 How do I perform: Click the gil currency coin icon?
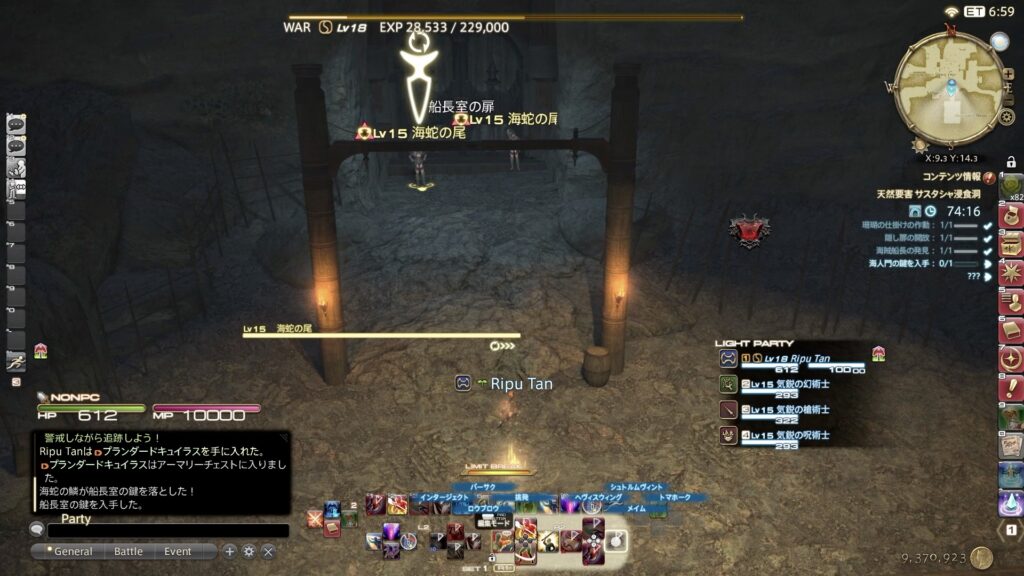point(981,558)
